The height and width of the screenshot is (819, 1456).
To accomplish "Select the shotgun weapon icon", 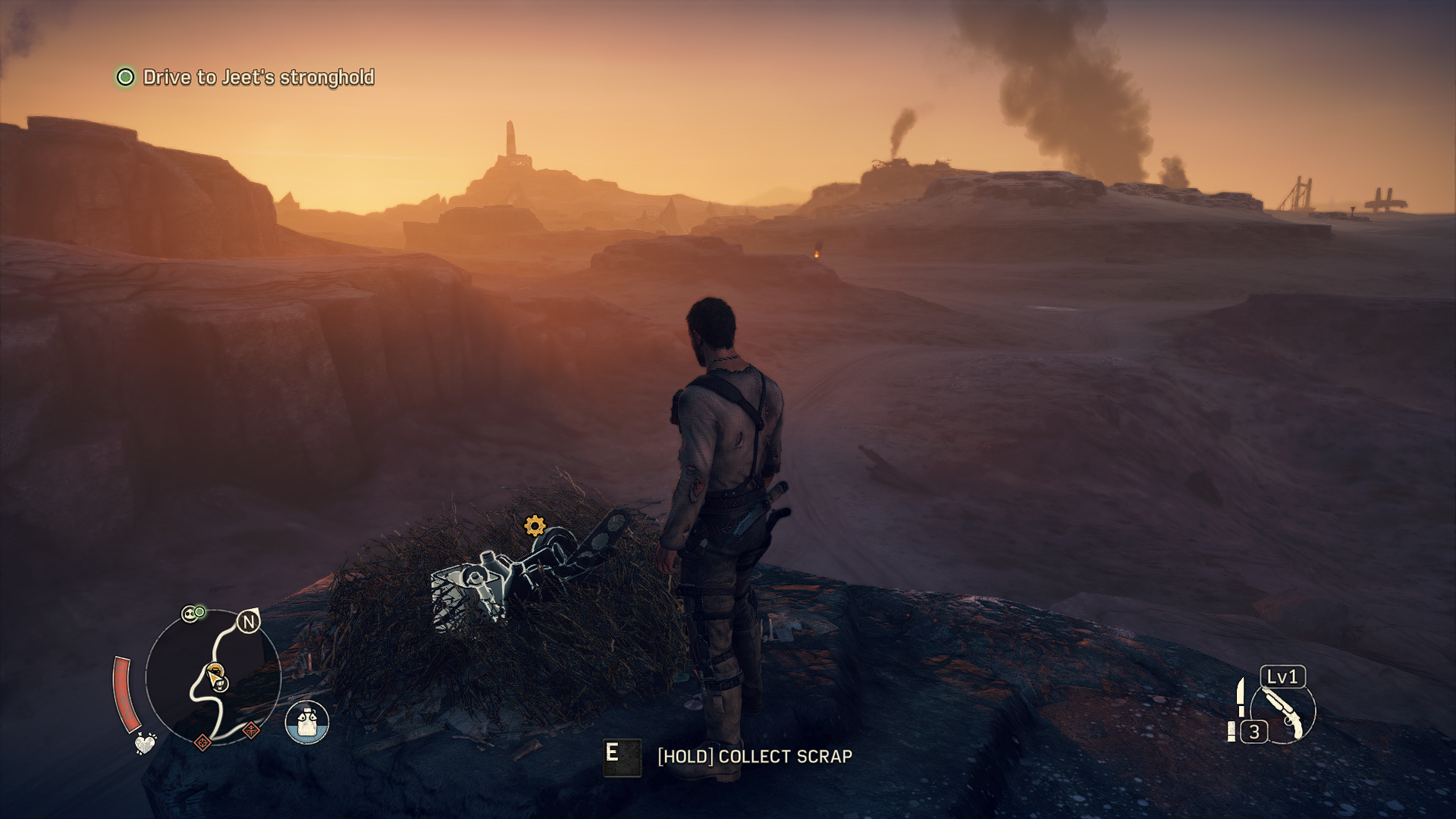I will point(1285,712).
